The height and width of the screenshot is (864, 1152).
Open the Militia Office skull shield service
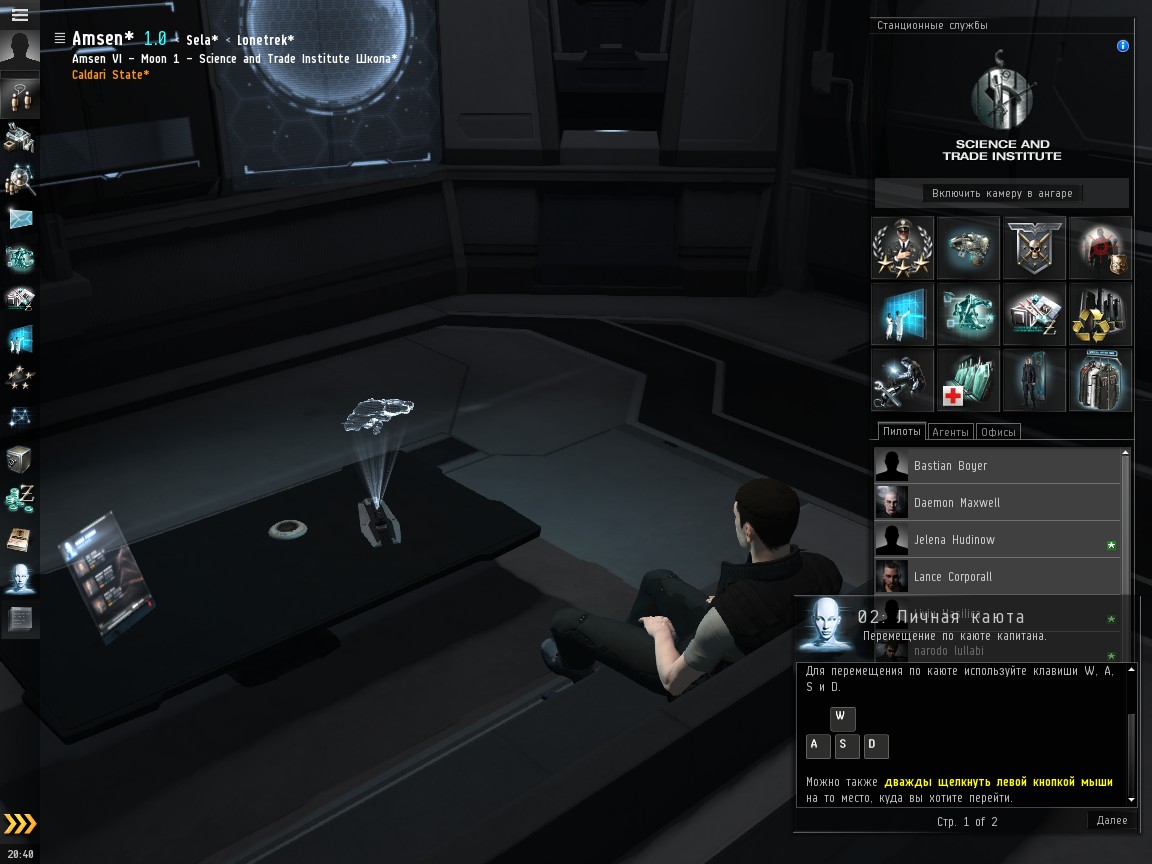tap(1034, 247)
